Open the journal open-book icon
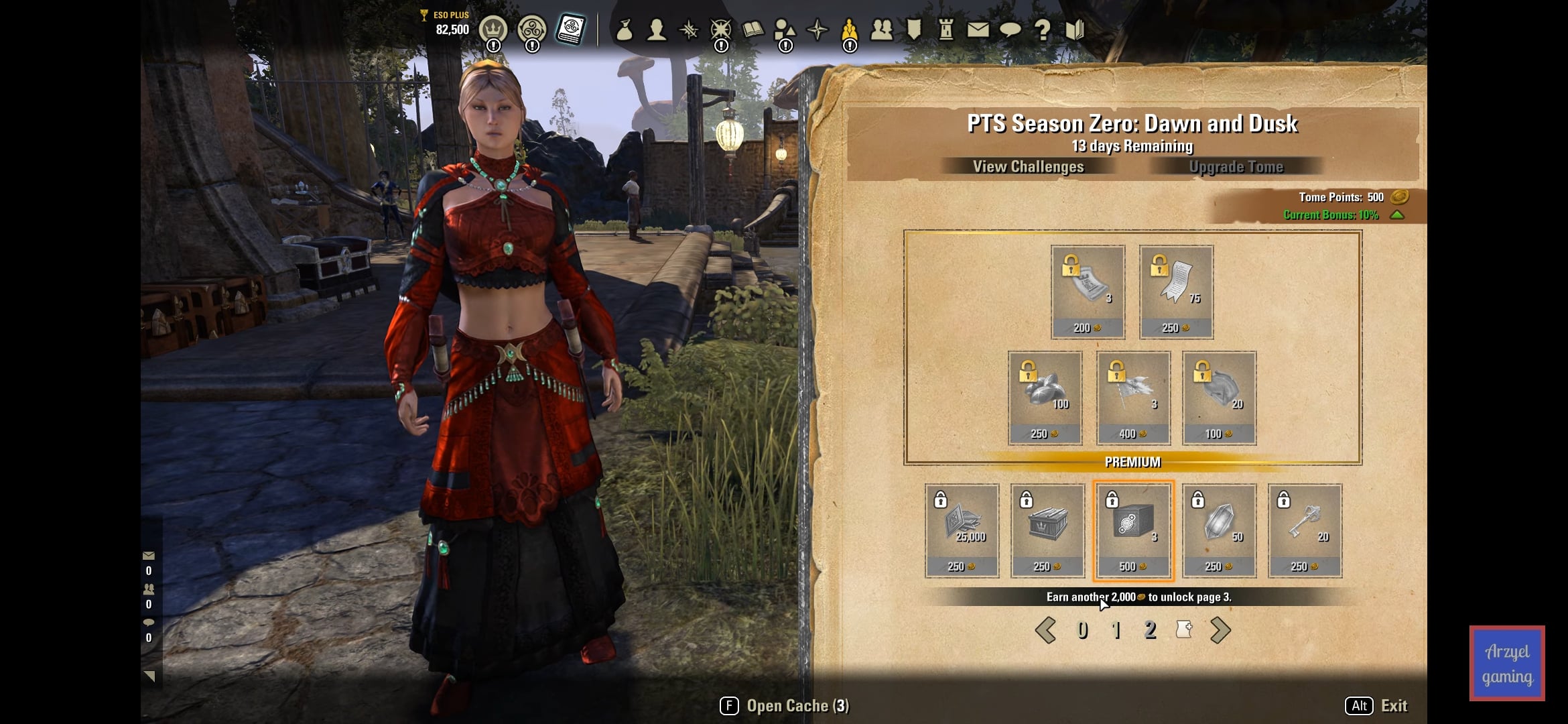This screenshot has width=1568, height=724. [753, 29]
